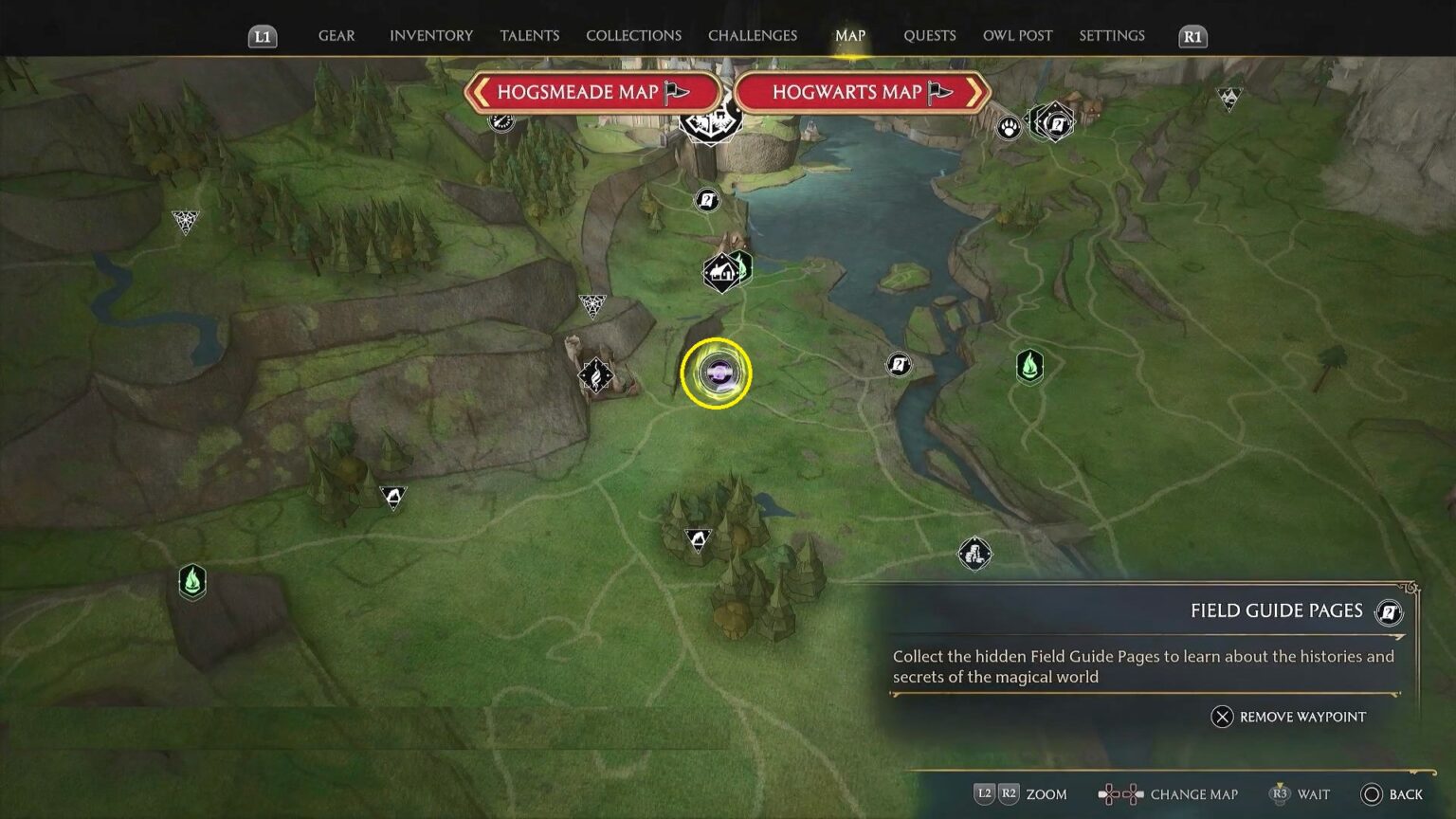
Task: Open the Quests menu from the top bar
Action: (x=929, y=35)
